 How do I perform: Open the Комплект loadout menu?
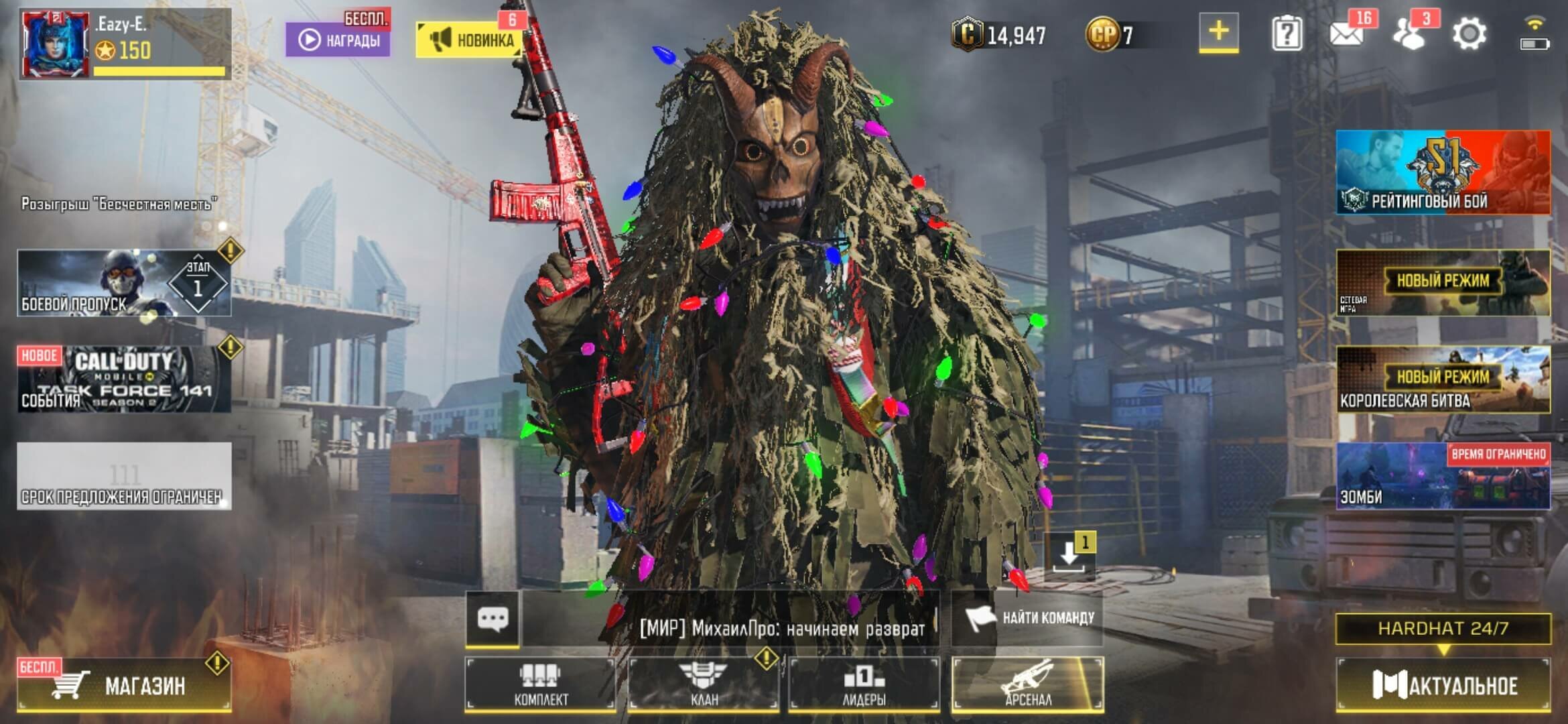coord(540,684)
